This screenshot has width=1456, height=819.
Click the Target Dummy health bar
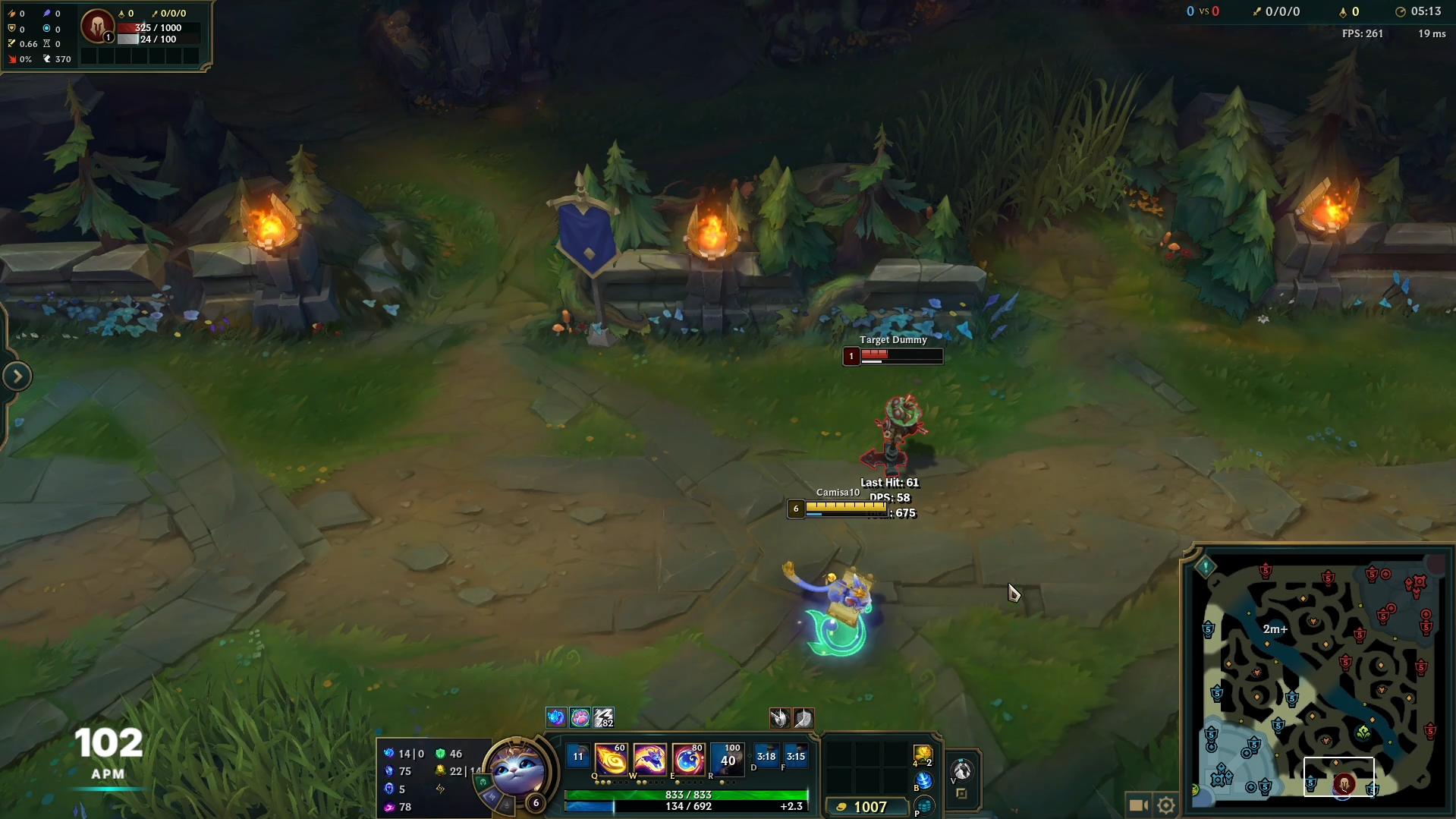coord(901,355)
